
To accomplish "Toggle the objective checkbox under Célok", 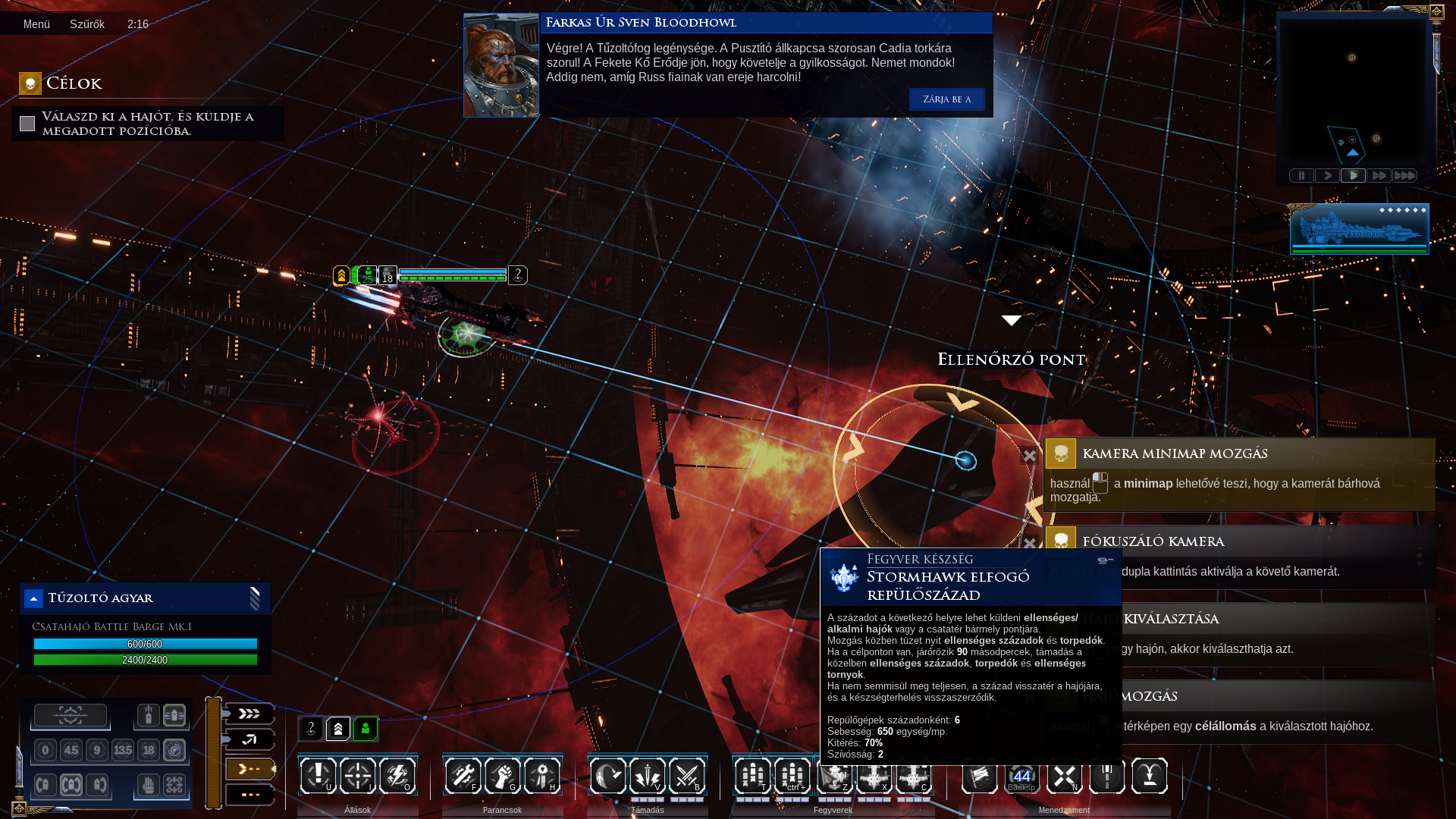I will tap(27, 124).
